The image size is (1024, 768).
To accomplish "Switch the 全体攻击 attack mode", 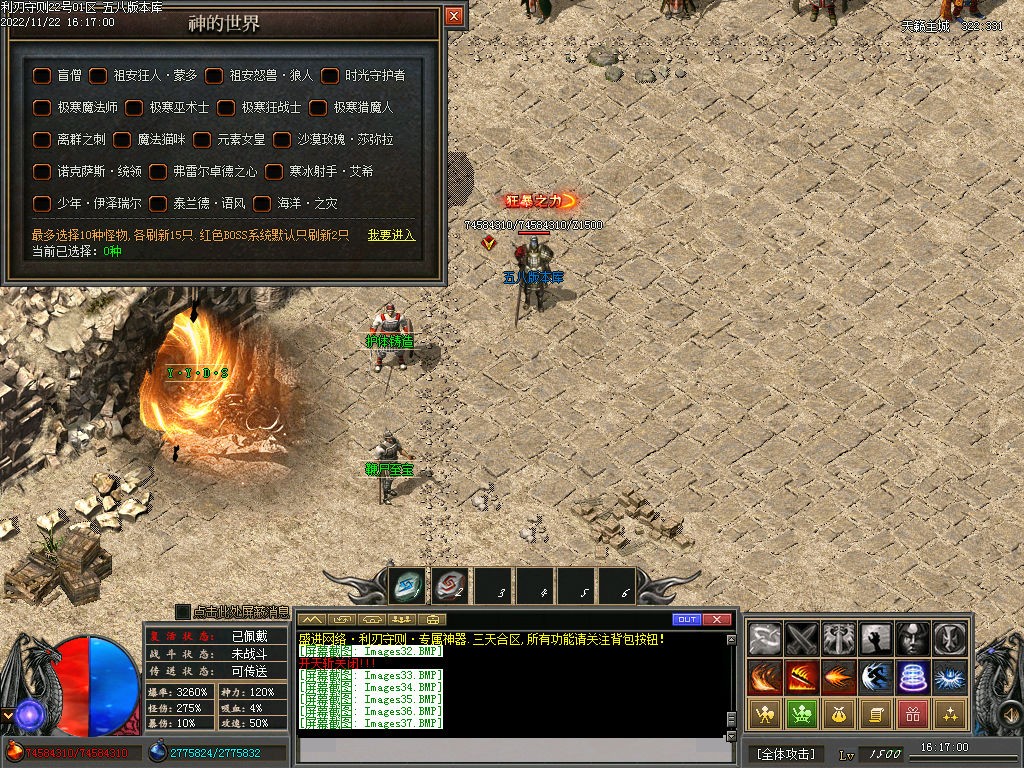I will [785, 753].
